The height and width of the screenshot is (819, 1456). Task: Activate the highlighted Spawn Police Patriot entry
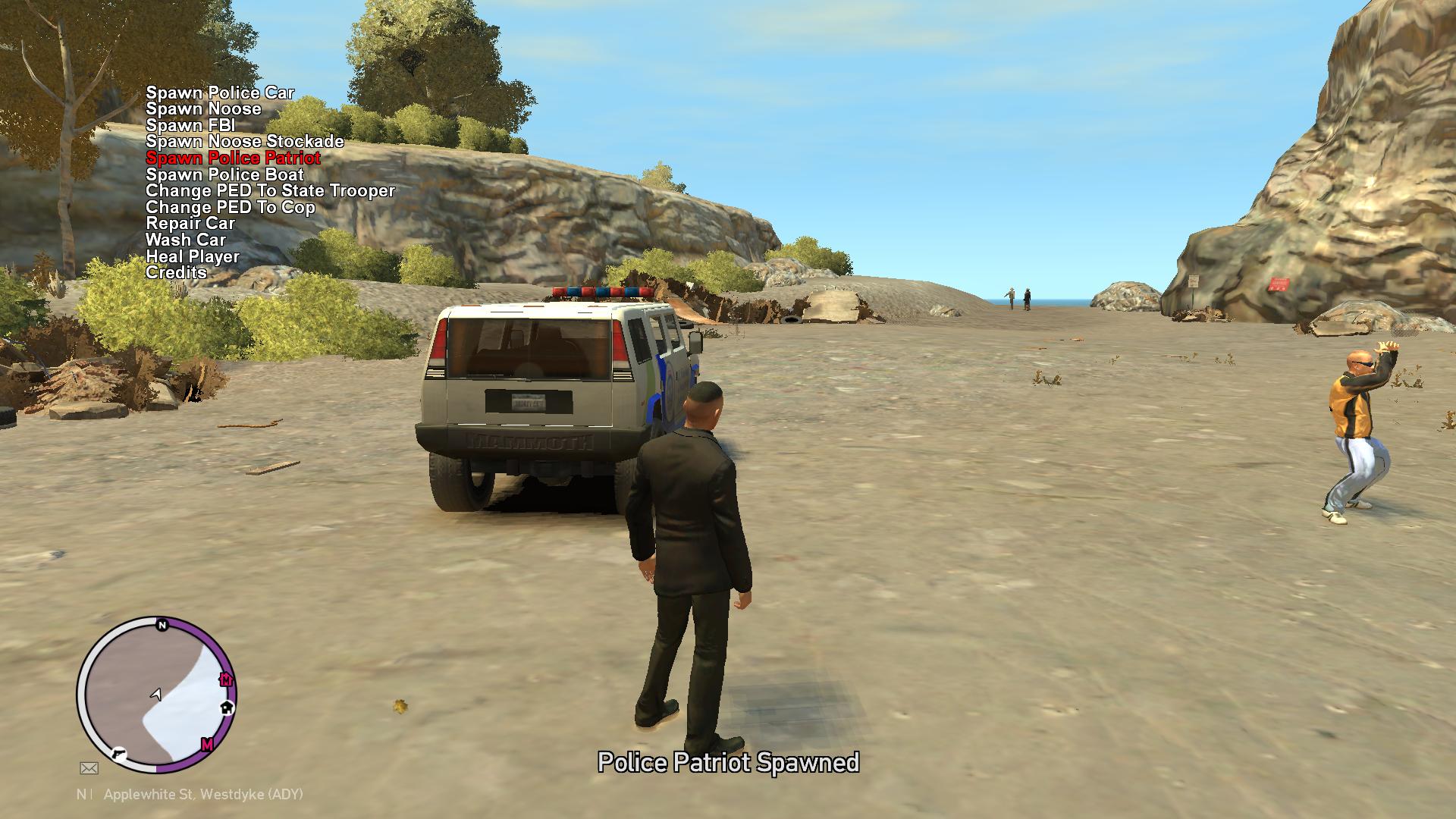click(x=233, y=158)
